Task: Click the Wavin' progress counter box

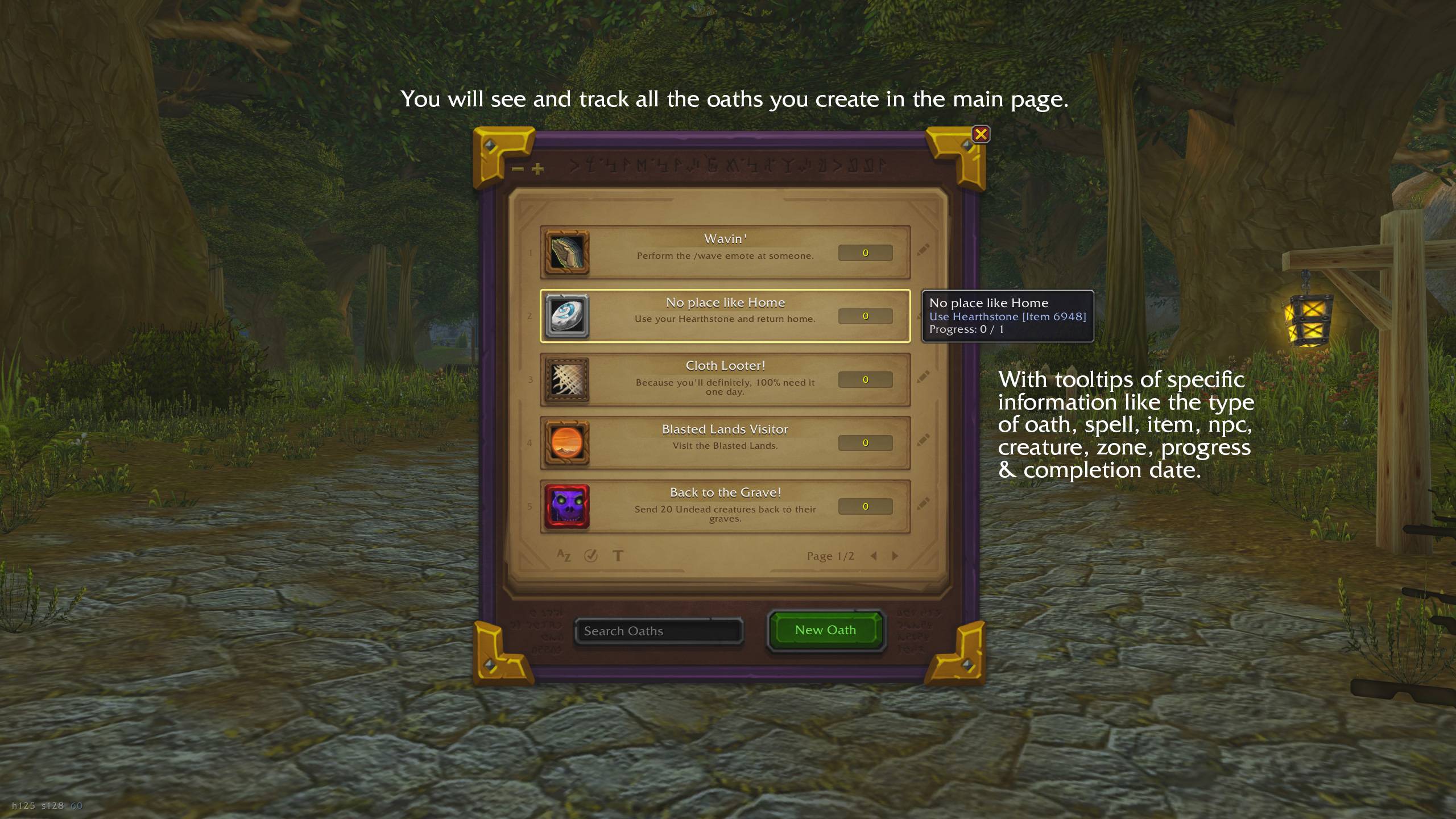Action: click(866, 252)
